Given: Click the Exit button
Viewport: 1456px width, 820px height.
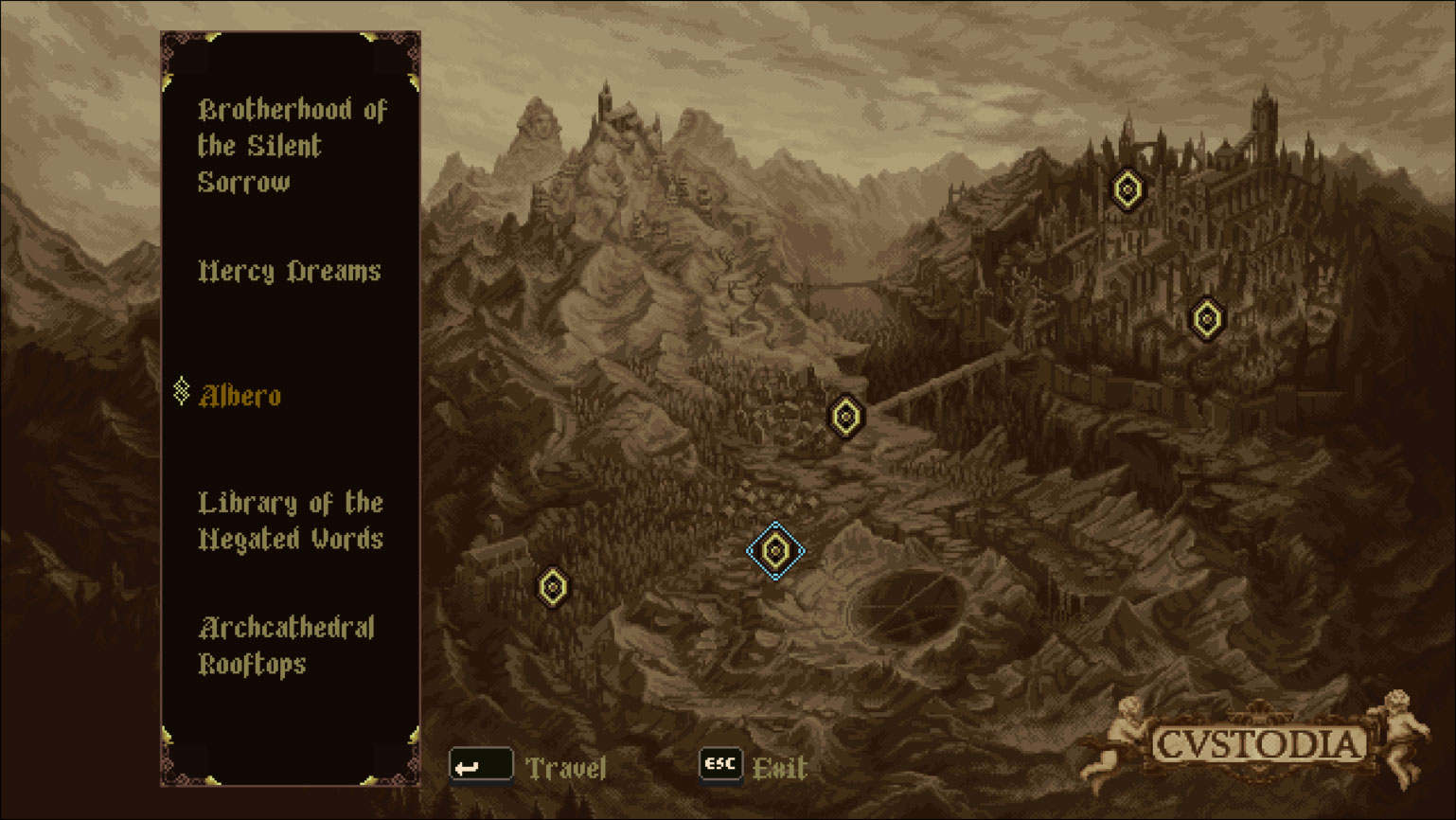Looking at the screenshot, I should point(778,769).
